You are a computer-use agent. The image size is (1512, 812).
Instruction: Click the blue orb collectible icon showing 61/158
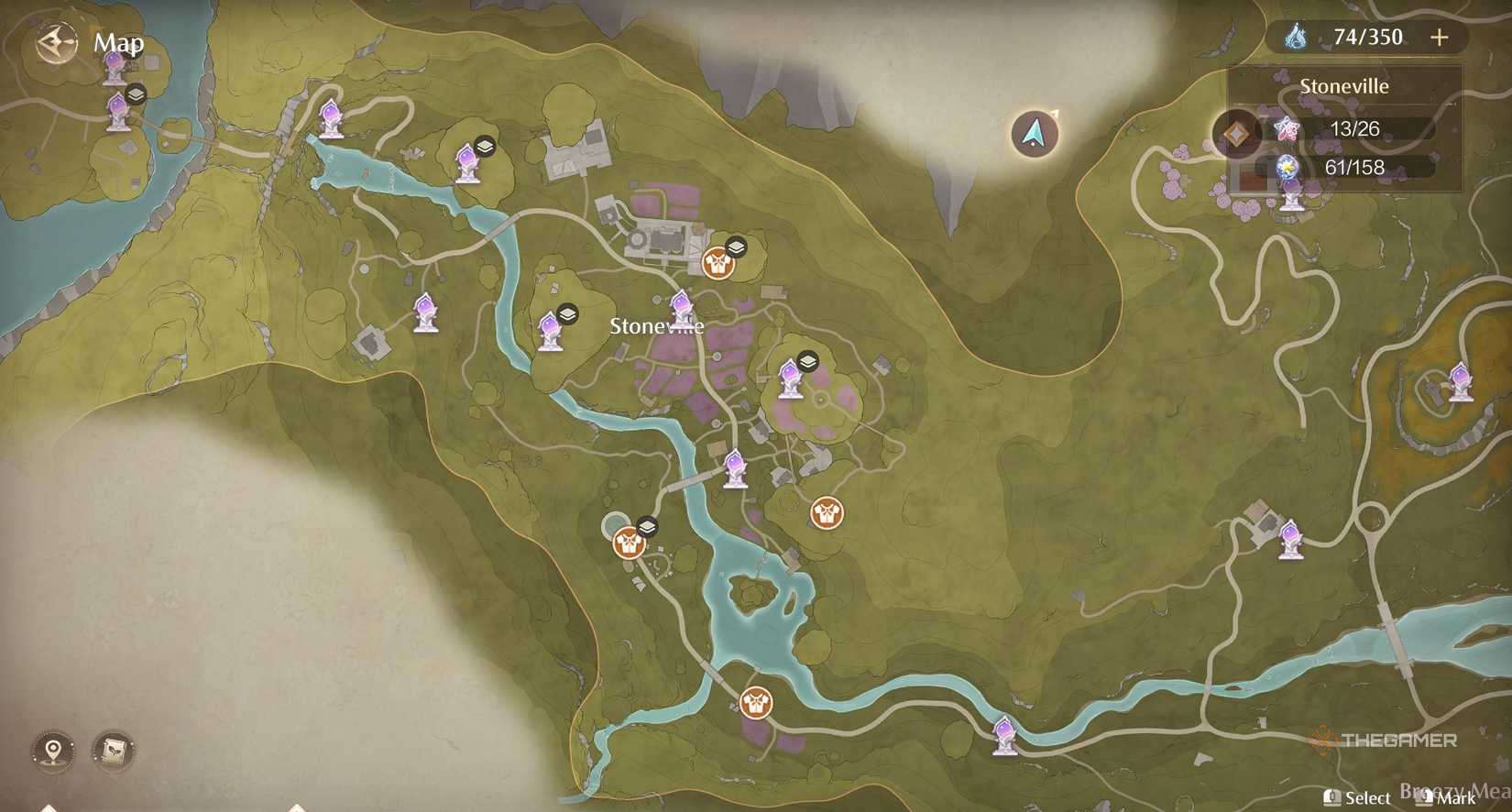[1288, 167]
